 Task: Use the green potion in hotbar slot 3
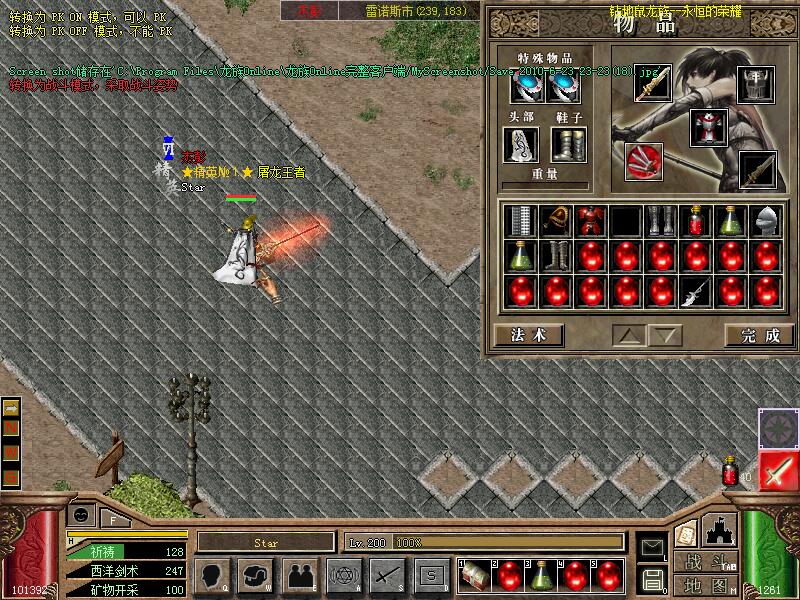[x=541, y=575]
